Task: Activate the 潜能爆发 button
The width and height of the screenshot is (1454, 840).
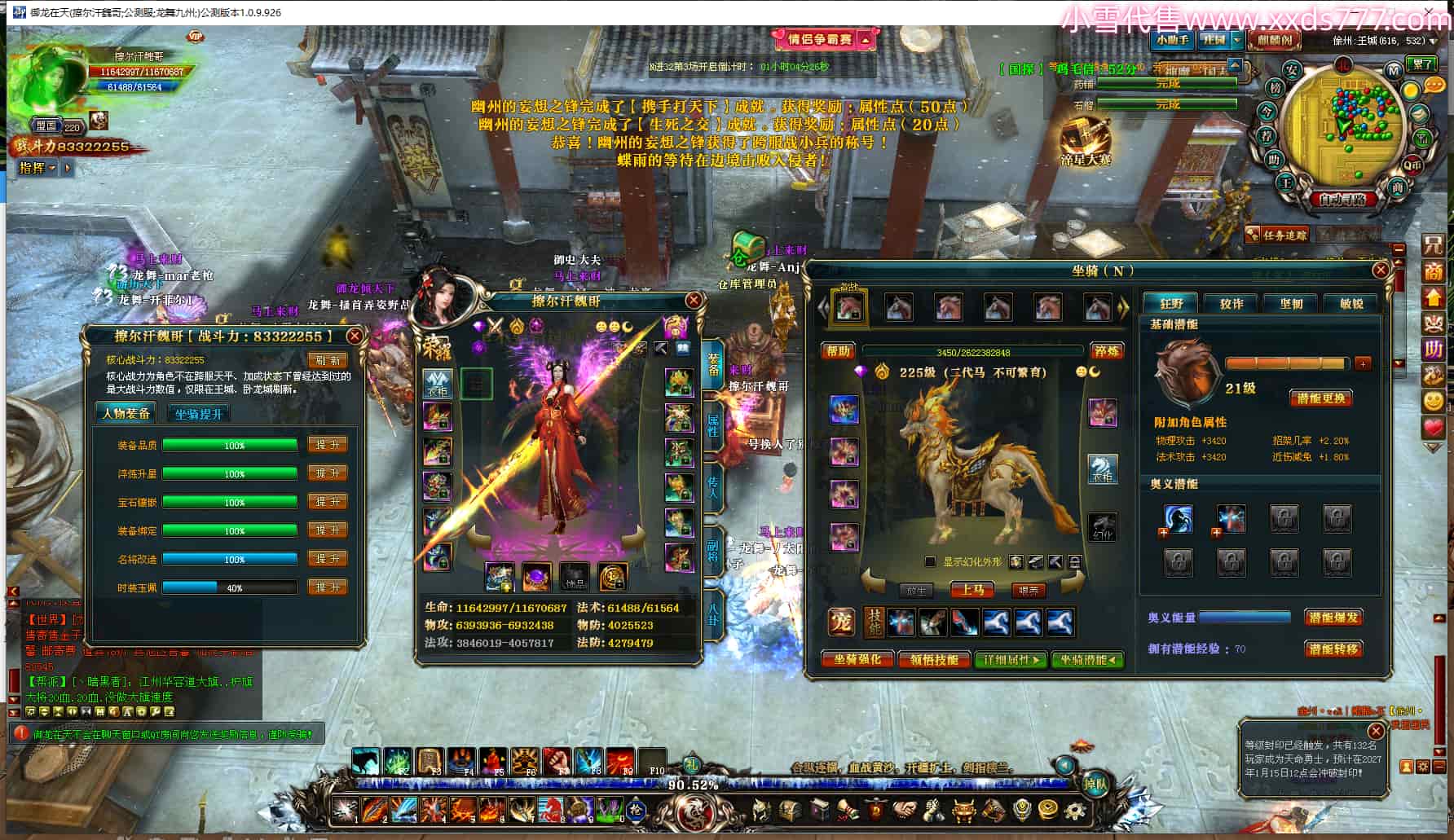Action: click(1333, 618)
